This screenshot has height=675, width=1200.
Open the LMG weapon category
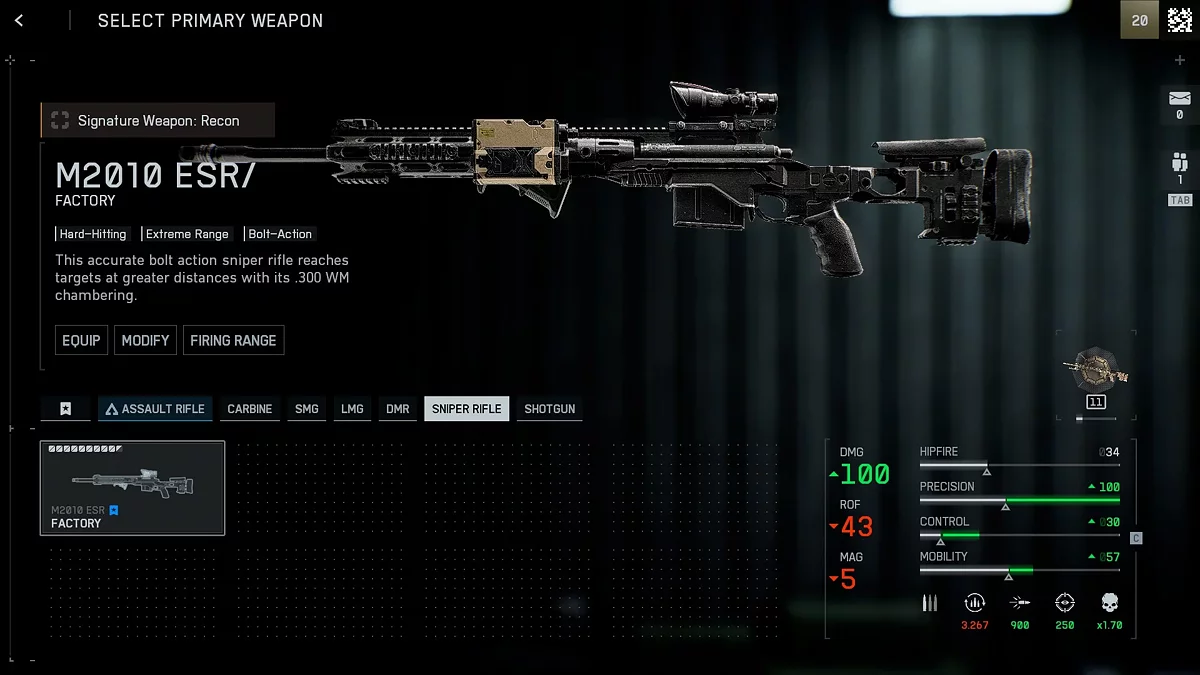pyautogui.click(x=352, y=409)
